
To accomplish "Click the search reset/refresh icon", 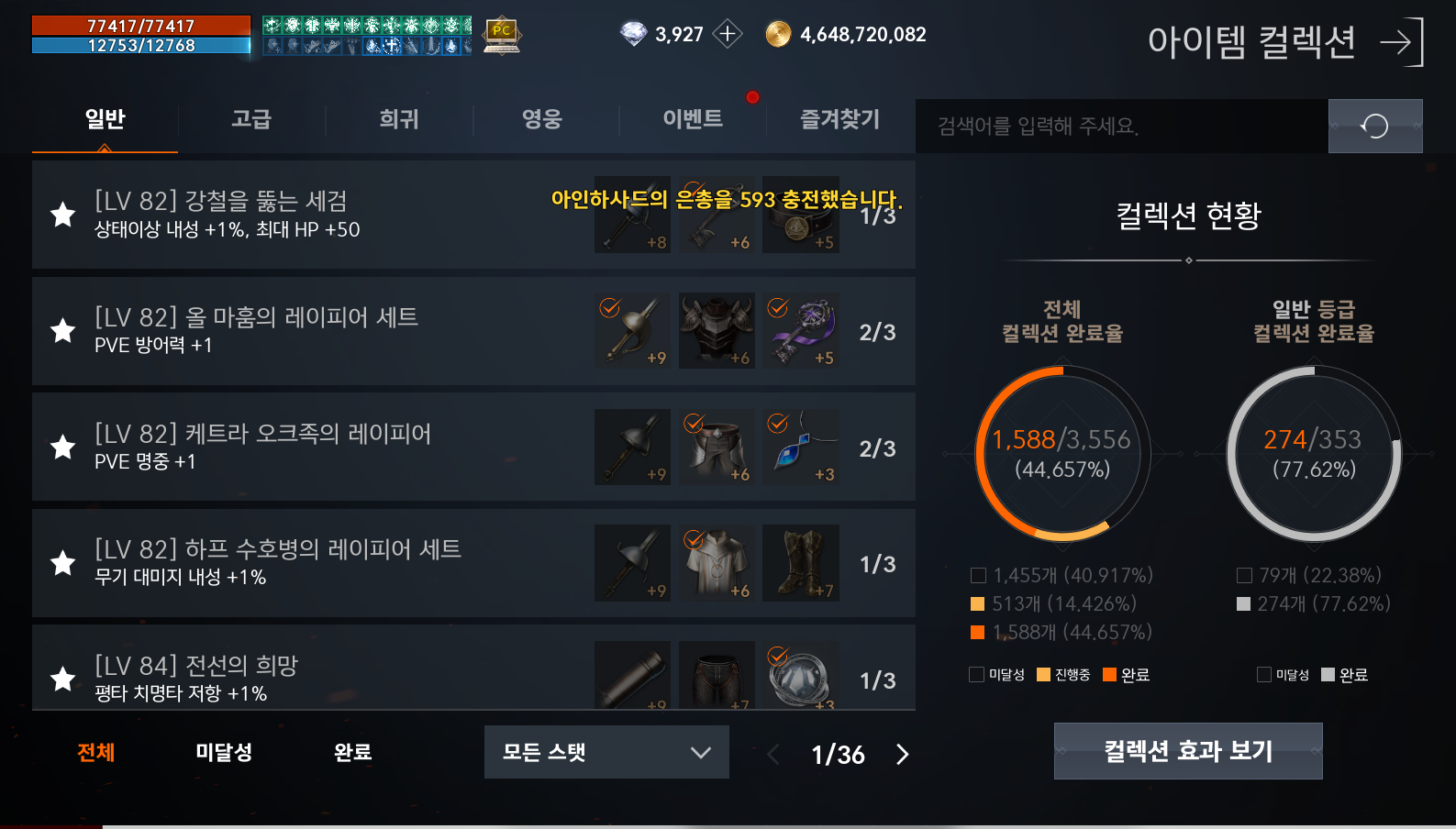I will [1375, 126].
